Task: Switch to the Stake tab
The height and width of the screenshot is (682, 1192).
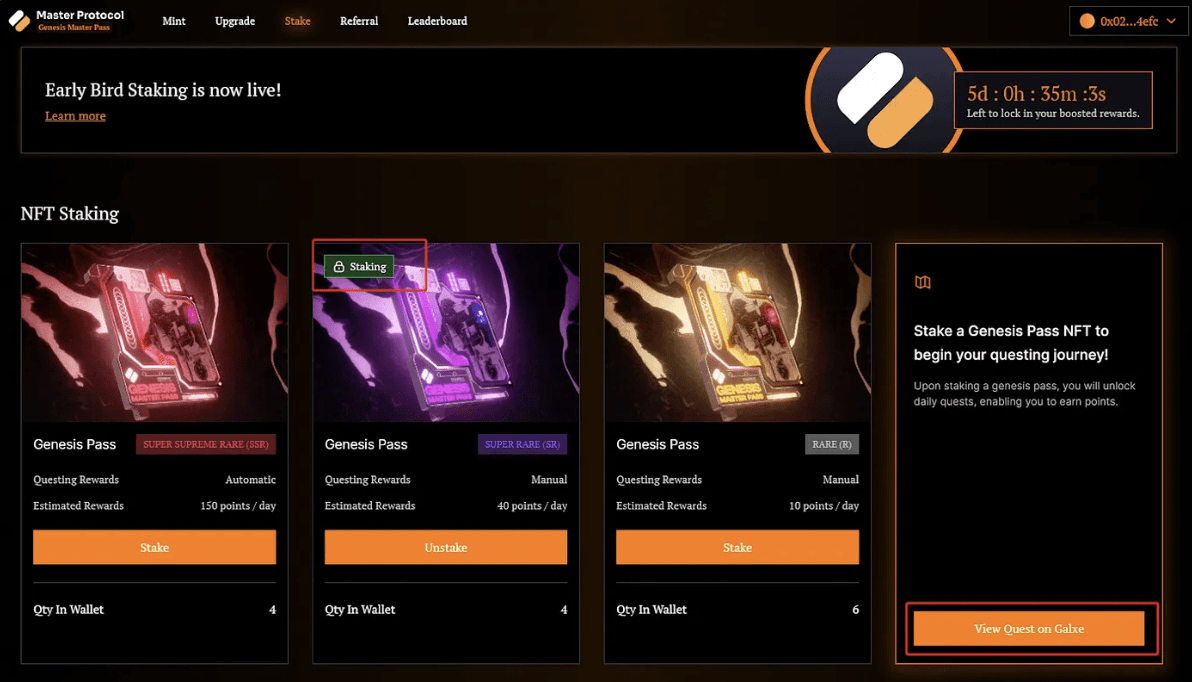Action: [x=297, y=21]
